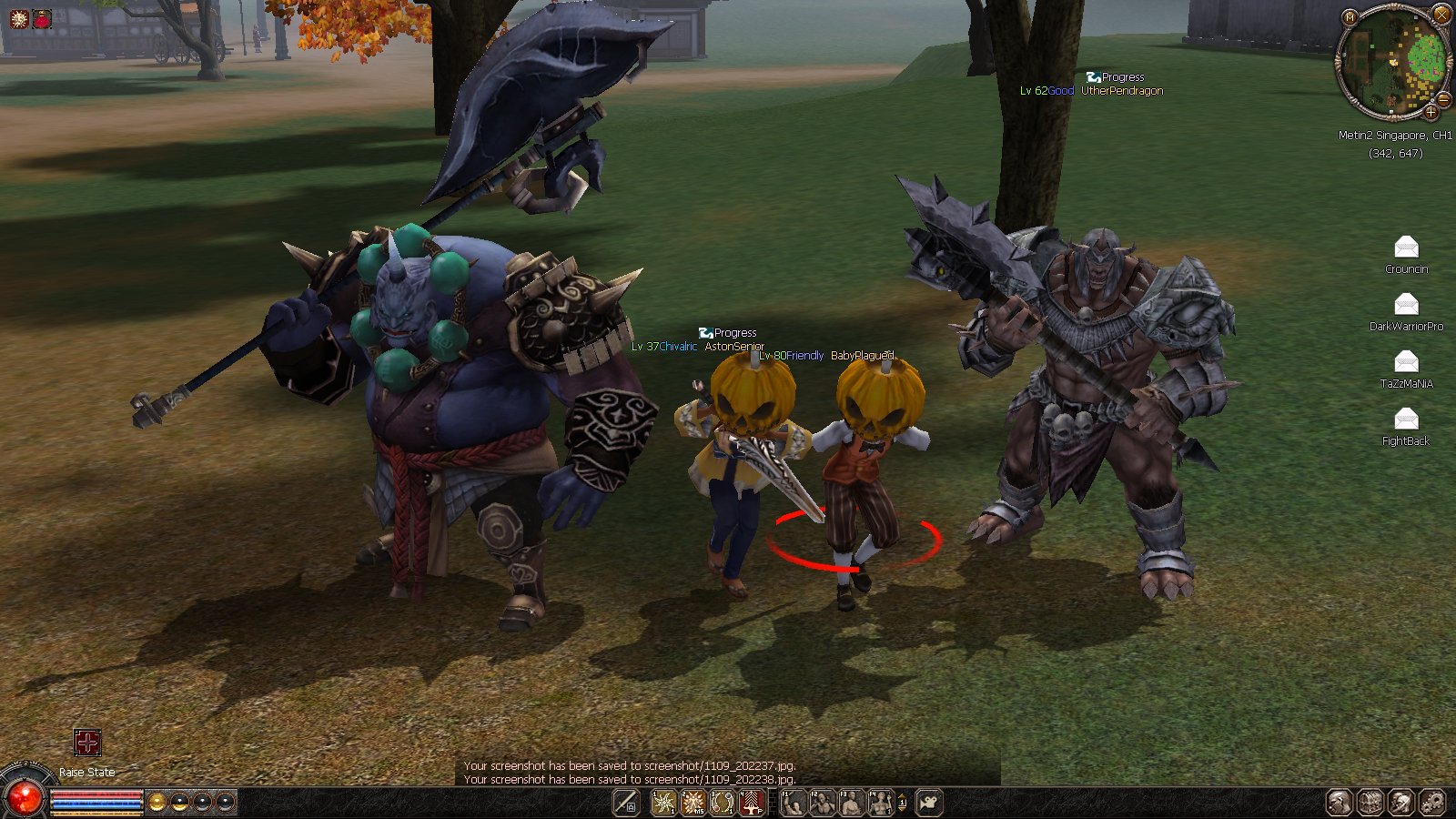
Task: Click the red Raise State plus button
Action: click(x=87, y=743)
